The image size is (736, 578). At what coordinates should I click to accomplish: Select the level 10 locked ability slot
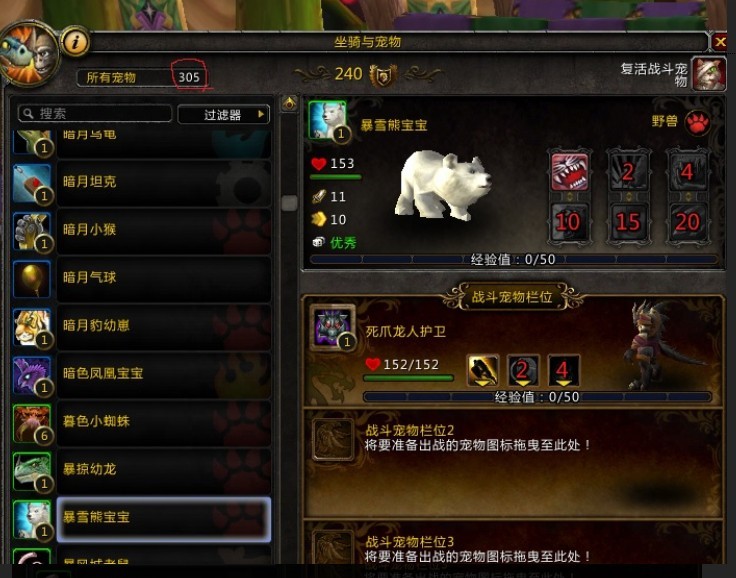[x=568, y=221]
